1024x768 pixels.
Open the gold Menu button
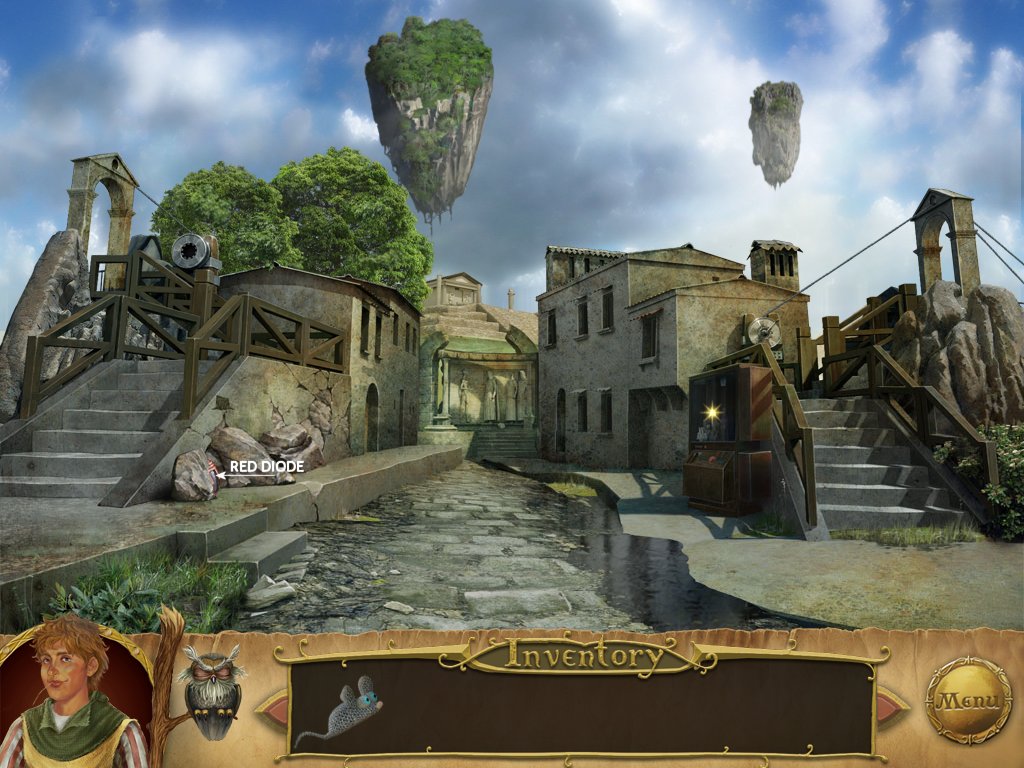pyautogui.click(x=968, y=699)
